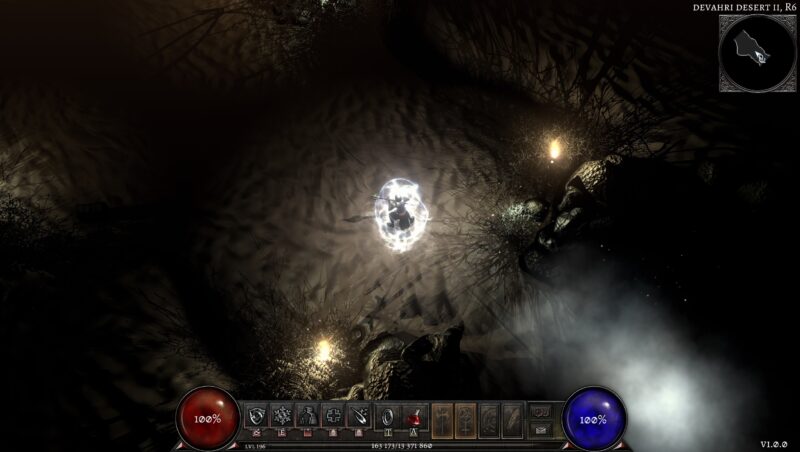The image size is (800, 452).
Task: Select the ring skill slot
Action: tap(385, 416)
